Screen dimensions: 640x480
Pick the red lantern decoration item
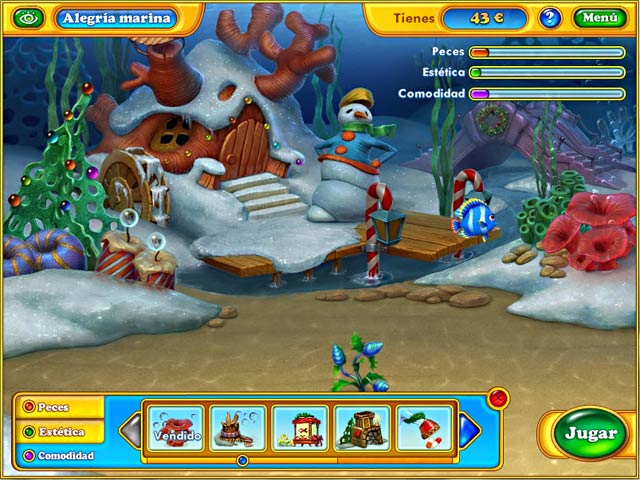(x=300, y=427)
